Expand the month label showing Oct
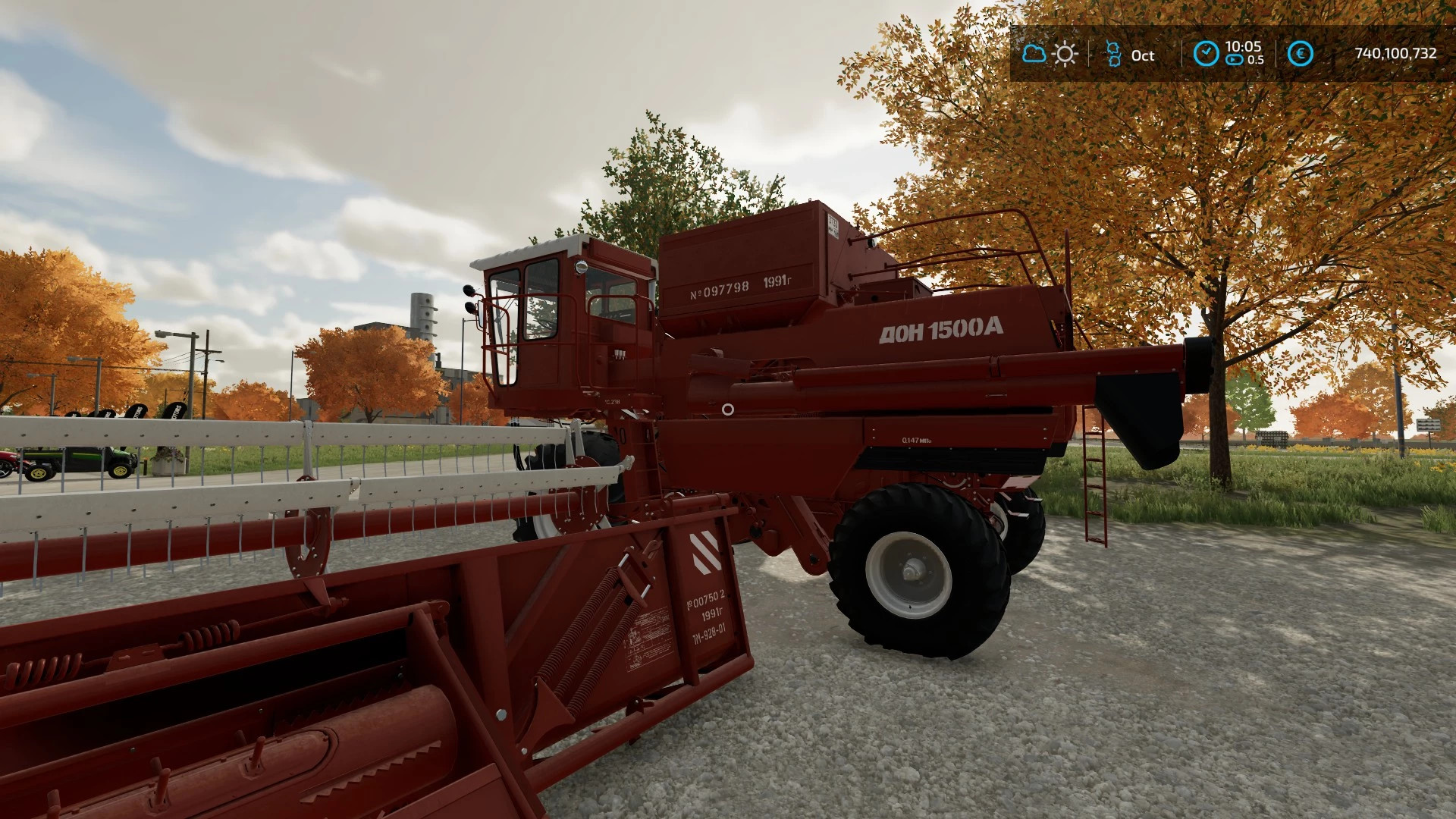 [1141, 55]
